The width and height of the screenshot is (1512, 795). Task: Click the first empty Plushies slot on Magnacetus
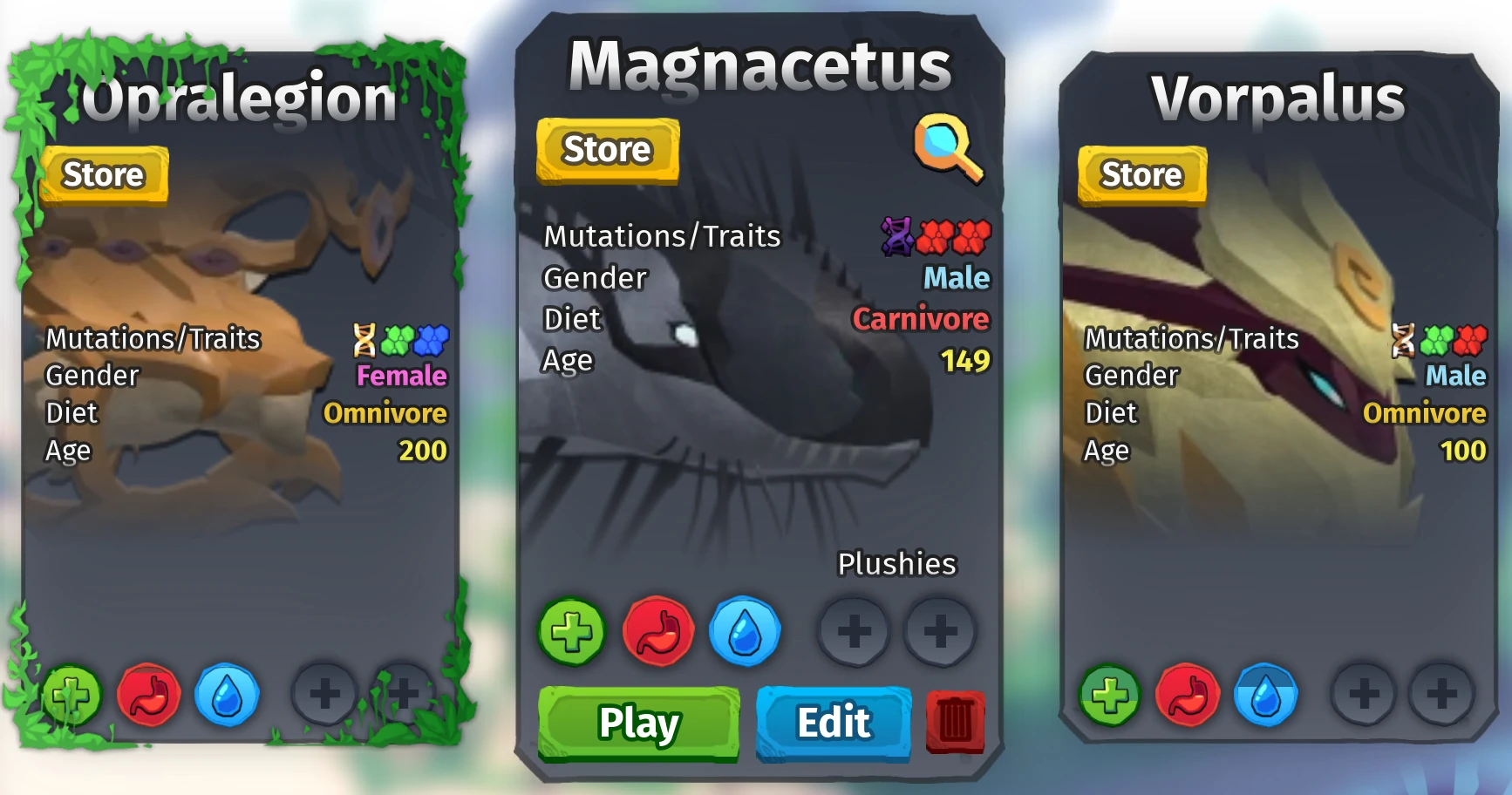pos(856,632)
